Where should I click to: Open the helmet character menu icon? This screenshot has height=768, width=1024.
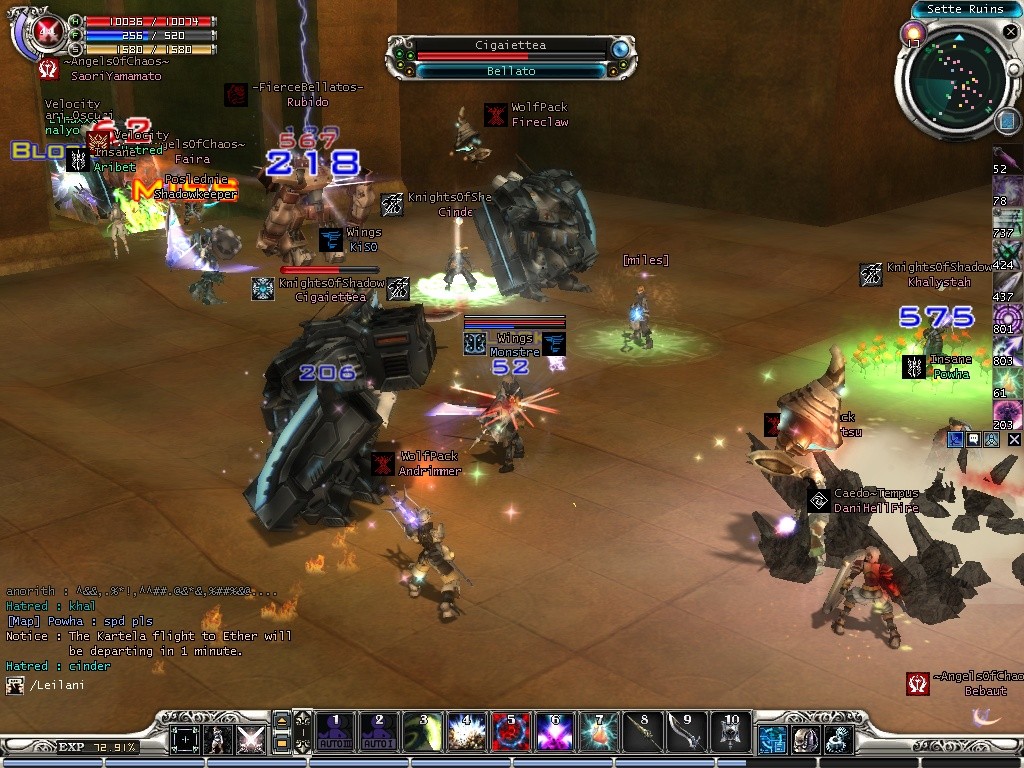point(804,740)
